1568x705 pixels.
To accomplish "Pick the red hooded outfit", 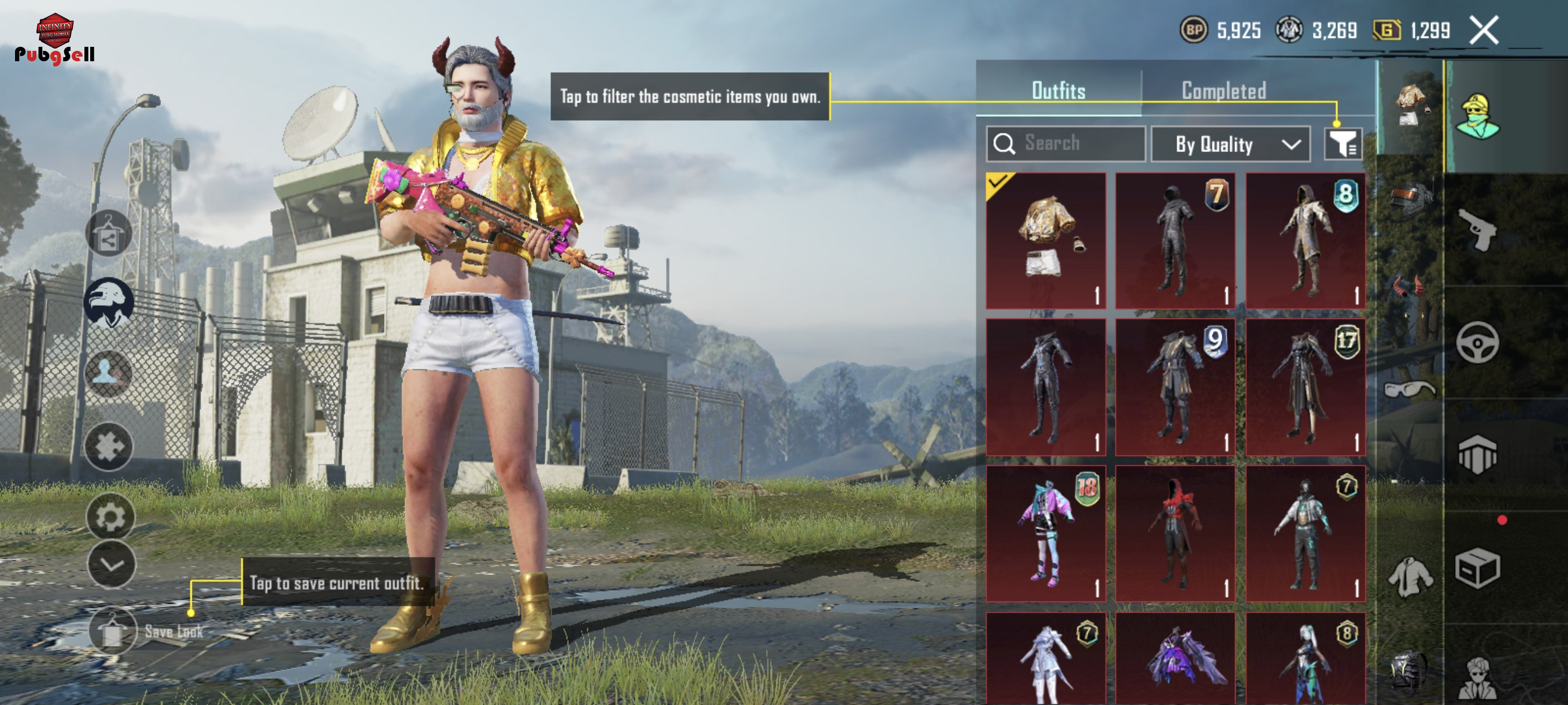I will [x=1175, y=533].
